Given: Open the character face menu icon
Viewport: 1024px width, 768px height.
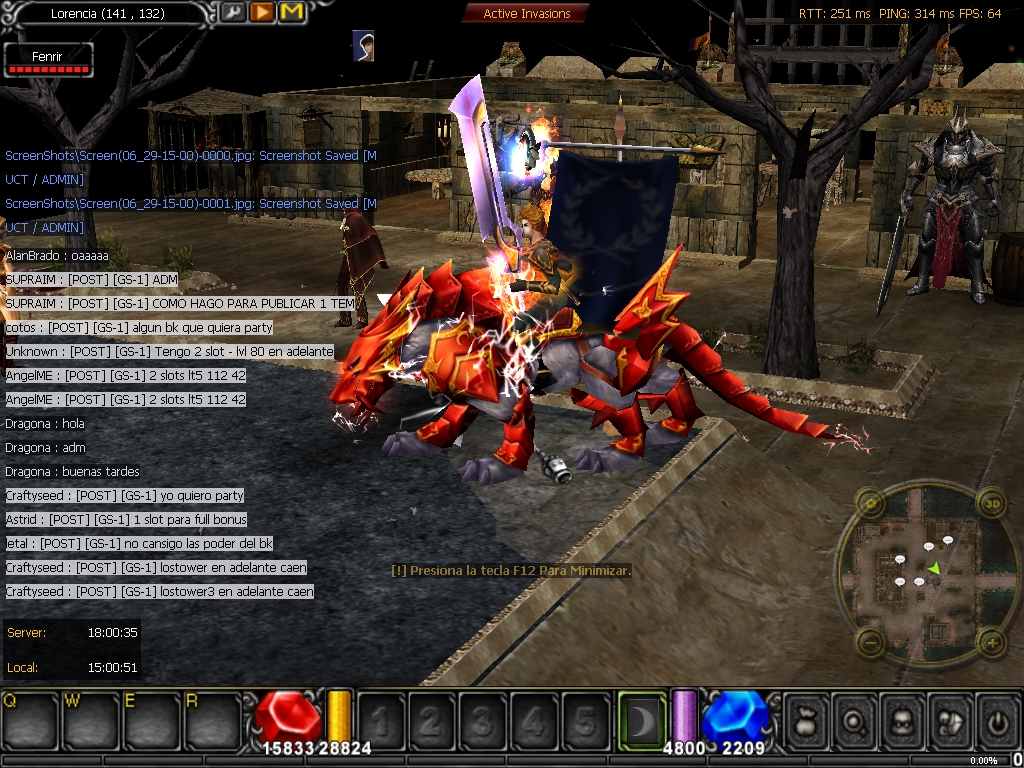Looking at the screenshot, I should (x=903, y=720).
